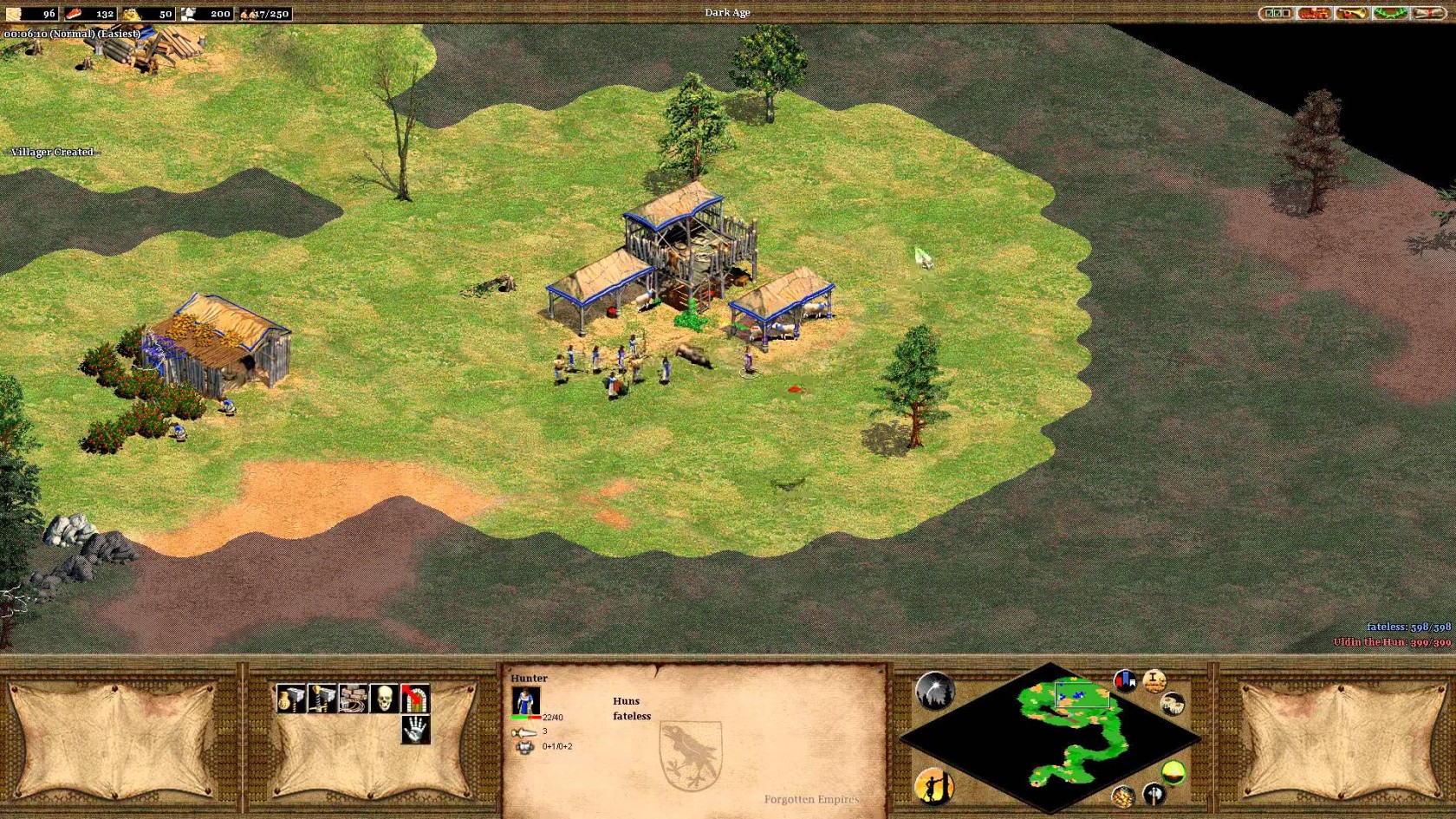The width and height of the screenshot is (1456, 819).
Task: Select the Hunter portrait in unit panel
Action: coord(525,700)
